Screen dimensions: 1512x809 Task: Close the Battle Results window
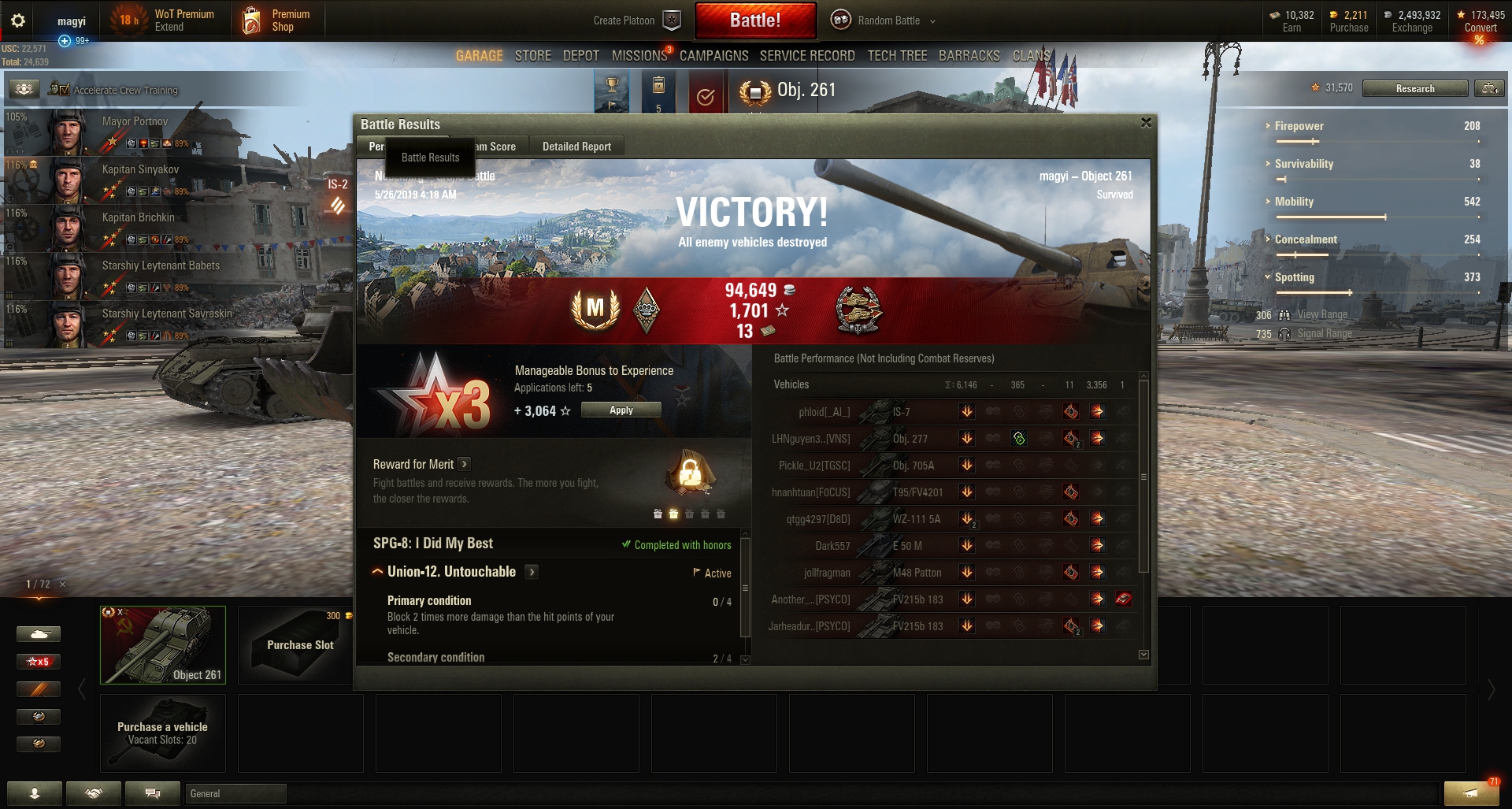pyautogui.click(x=1146, y=123)
